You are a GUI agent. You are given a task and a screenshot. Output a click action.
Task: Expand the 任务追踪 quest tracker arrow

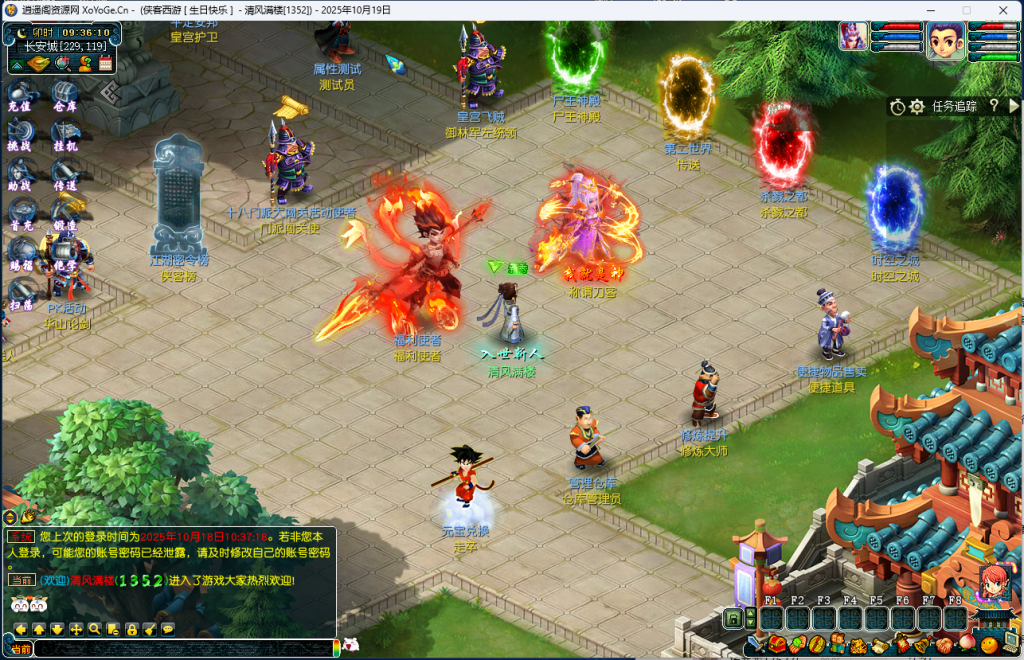pos(1014,105)
